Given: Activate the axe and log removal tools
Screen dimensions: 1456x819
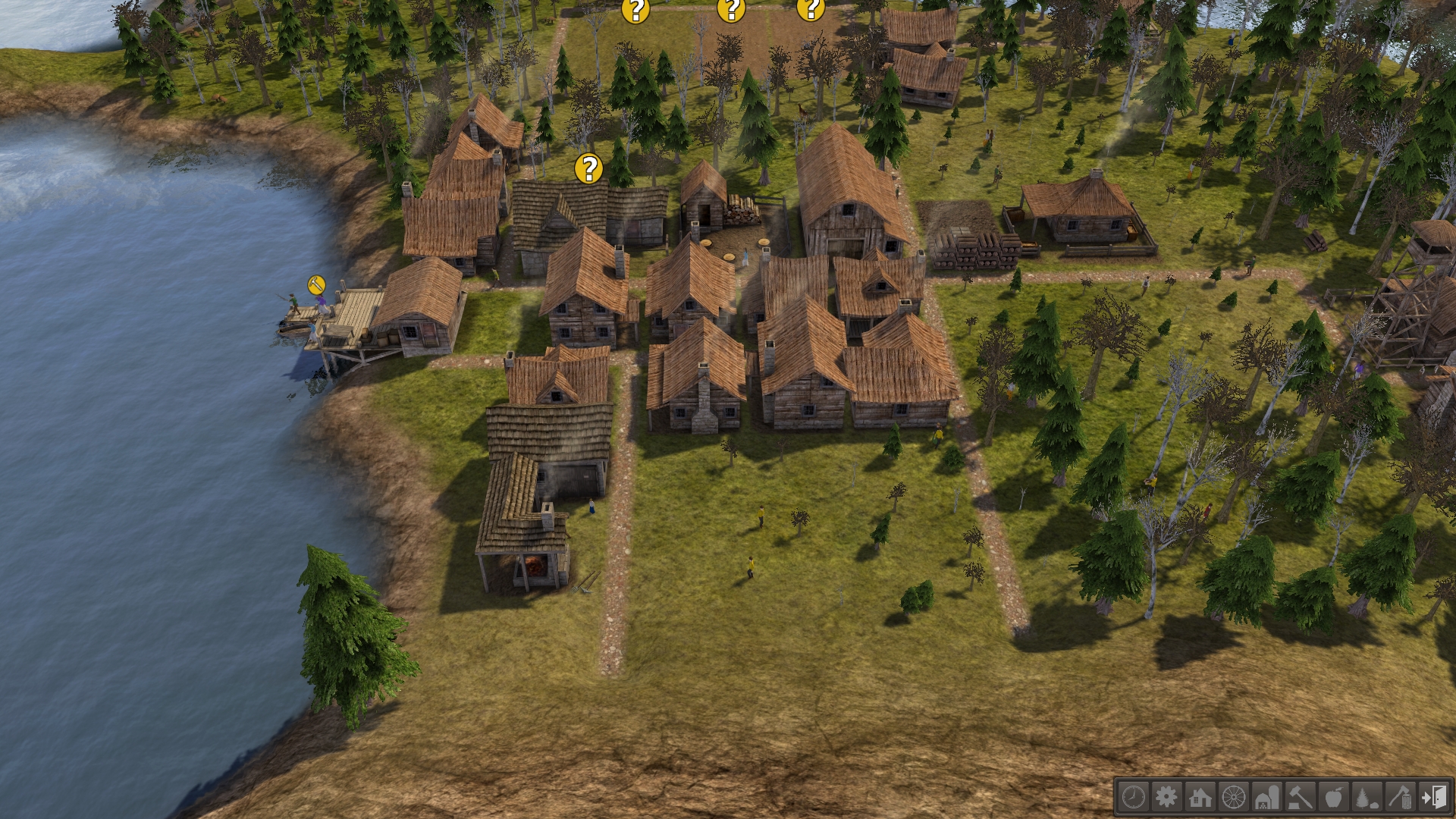Looking at the screenshot, I should [1401, 797].
